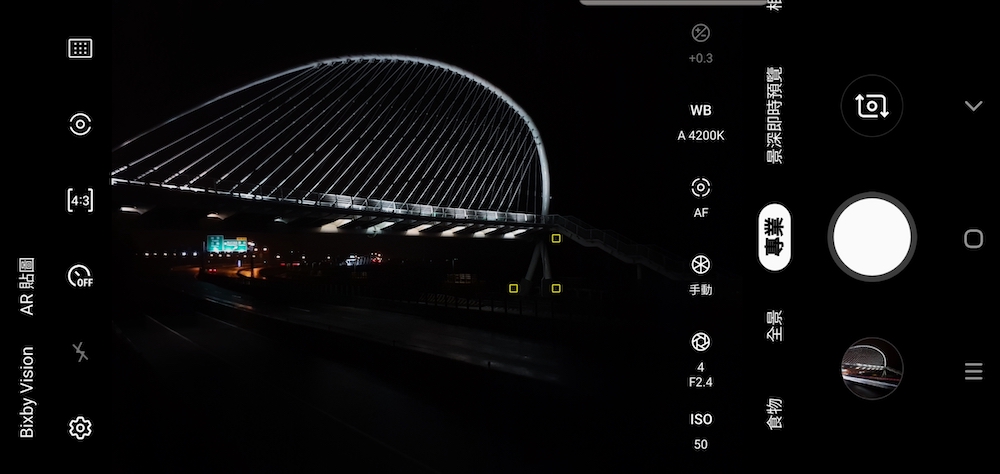Screen dimensions: 1000x474
Task: Adjust the F2.4 aperture and shutter setting
Action: click(x=700, y=358)
